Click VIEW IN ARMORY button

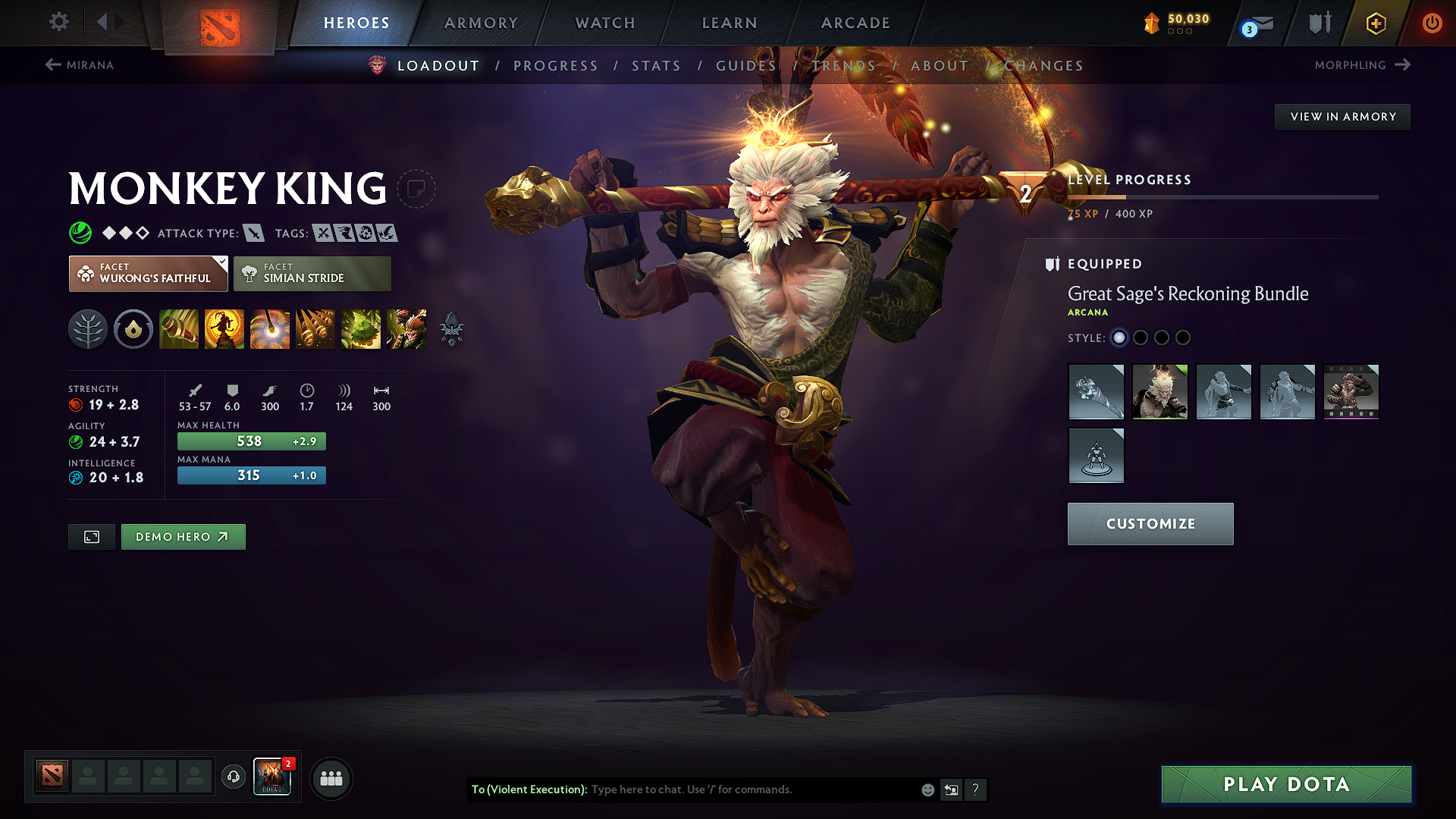pos(1342,116)
